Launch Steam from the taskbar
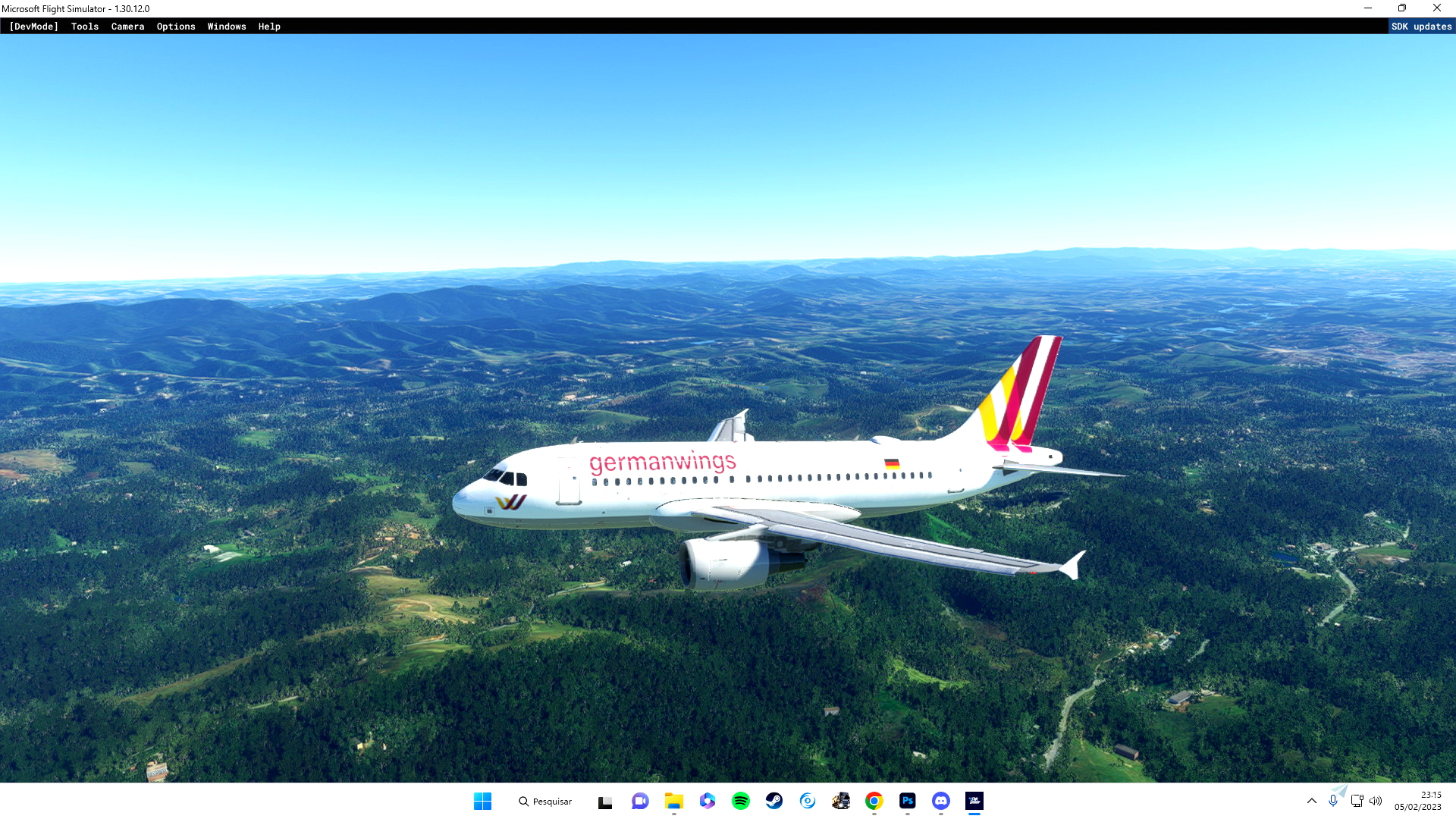Image resolution: width=1456 pixels, height=819 pixels. pyautogui.click(x=774, y=801)
